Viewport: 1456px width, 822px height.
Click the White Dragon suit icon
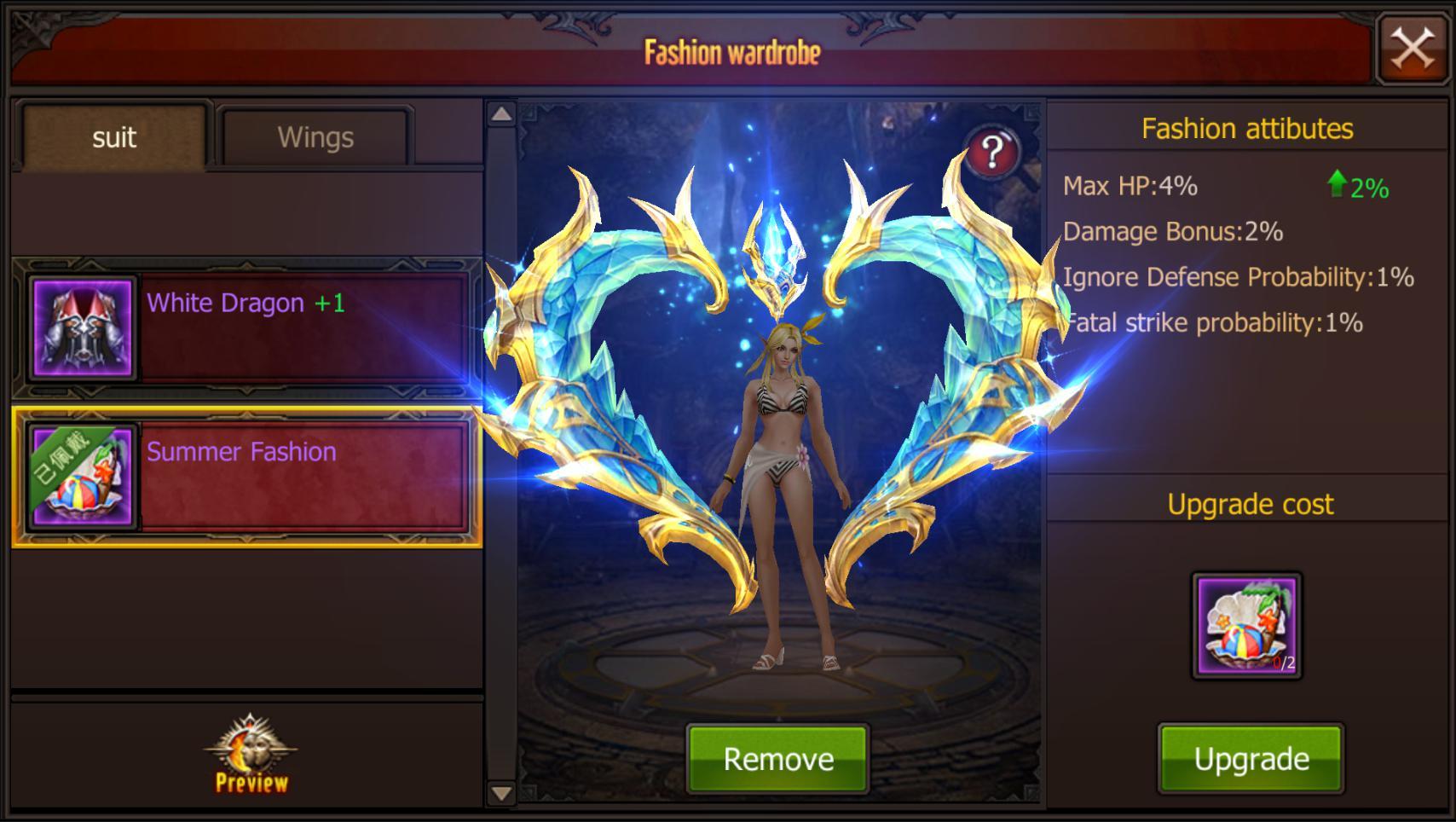(81, 328)
